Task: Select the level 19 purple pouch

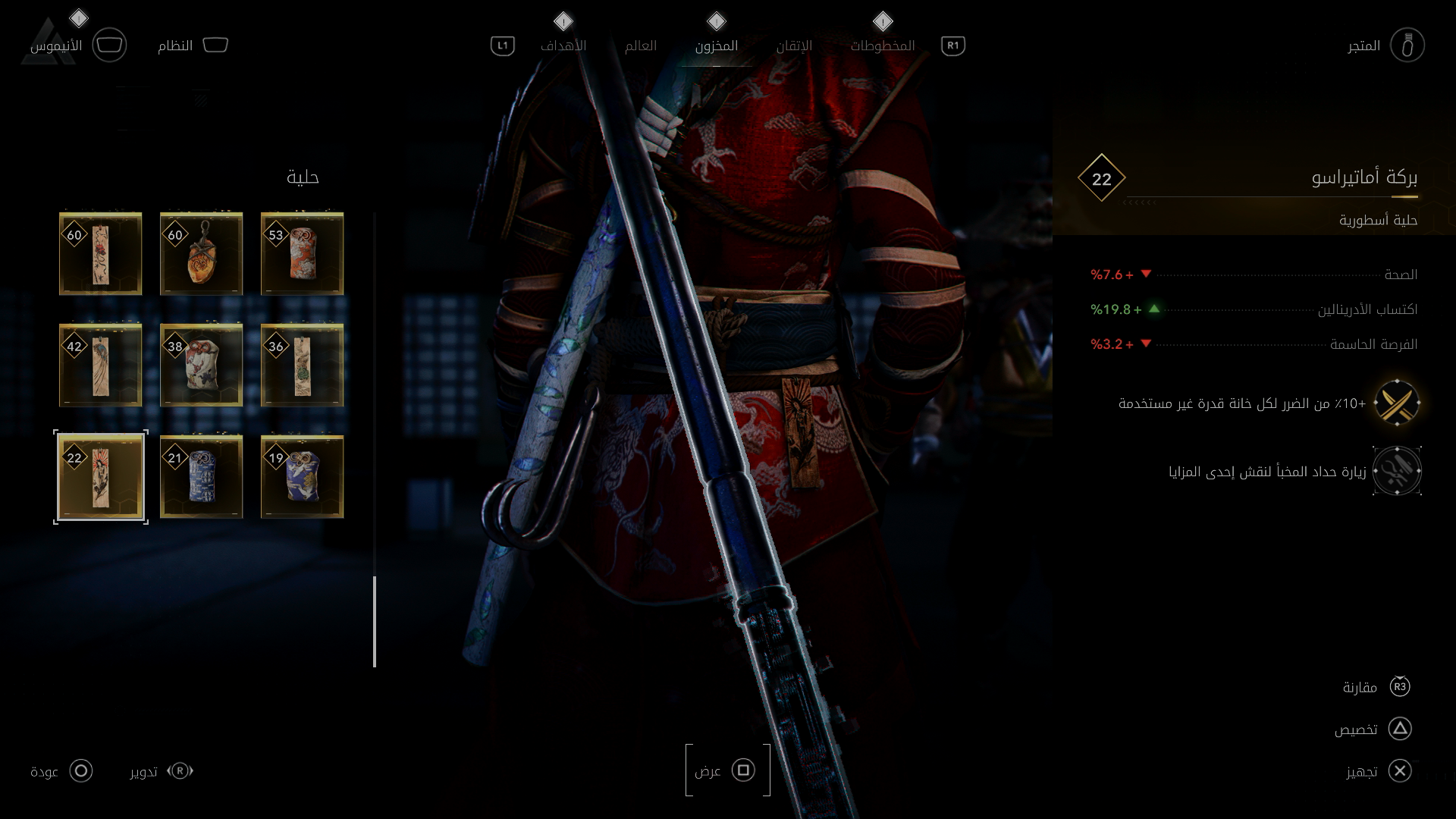Action: [x=303, y=477]
